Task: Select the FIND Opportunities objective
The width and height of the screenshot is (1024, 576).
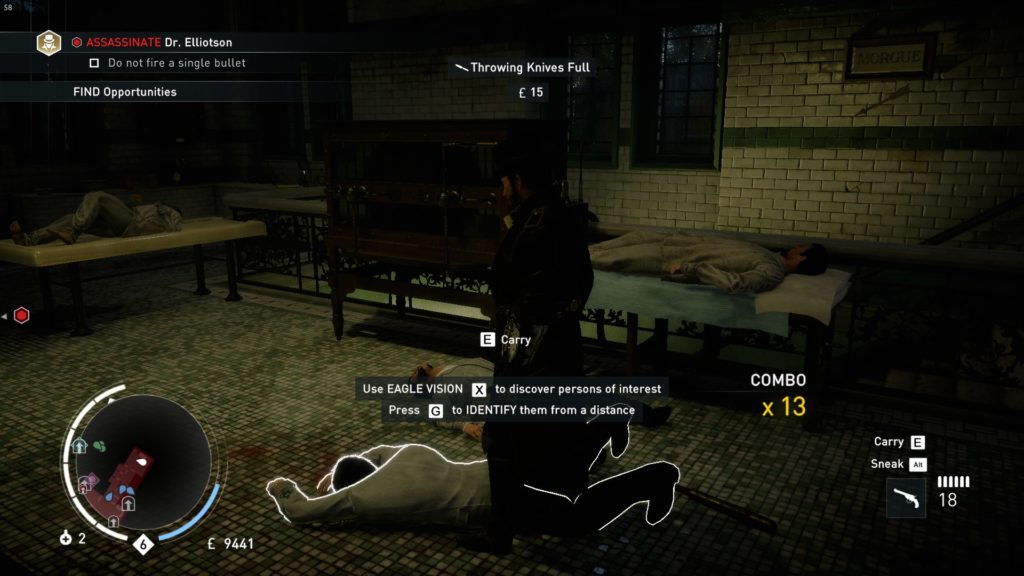Action: tap(125, 92)
